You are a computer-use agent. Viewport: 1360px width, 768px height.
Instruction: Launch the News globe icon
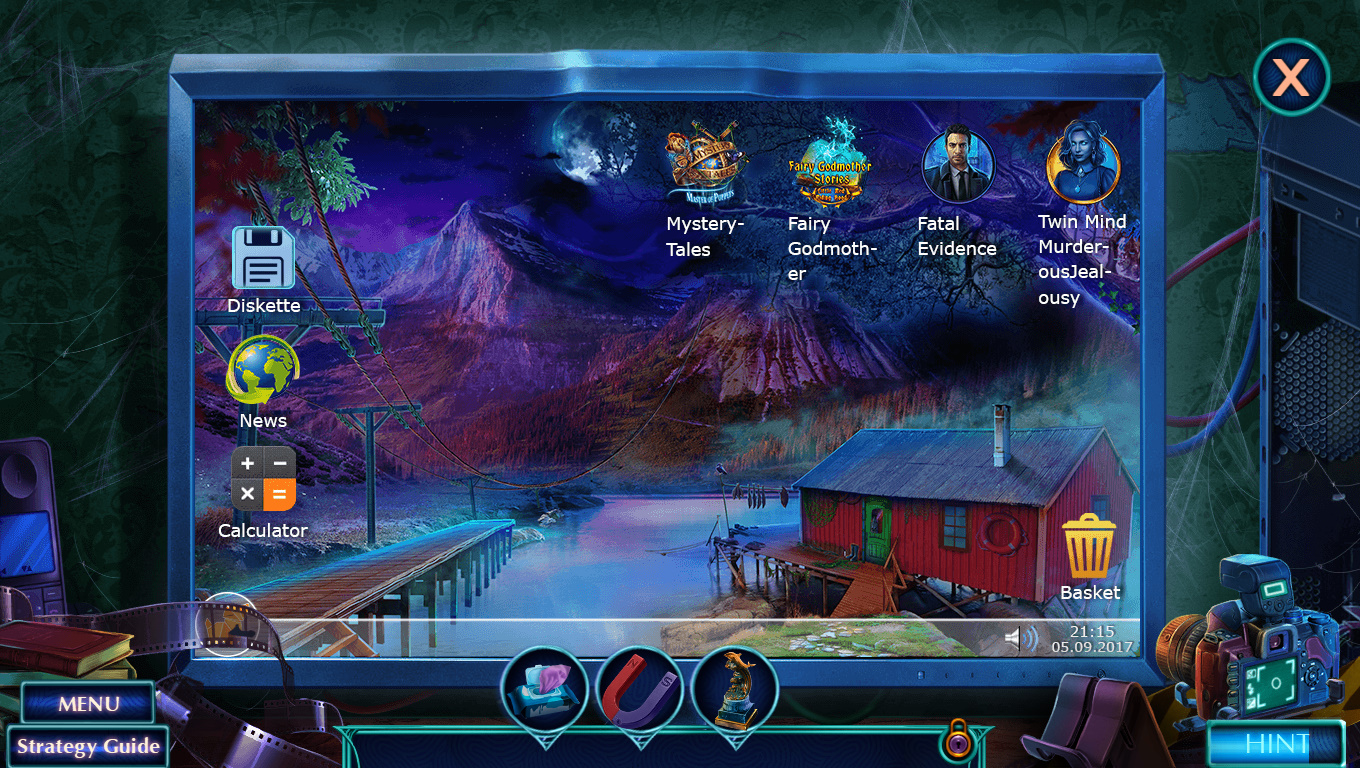263,370
